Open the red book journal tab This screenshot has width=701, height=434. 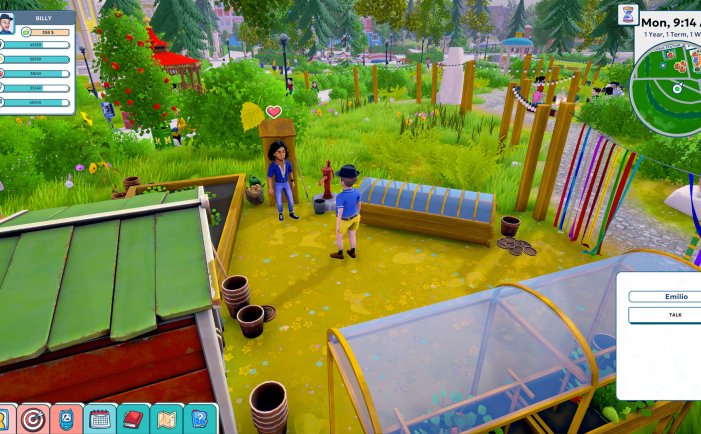tap(134, 419)
